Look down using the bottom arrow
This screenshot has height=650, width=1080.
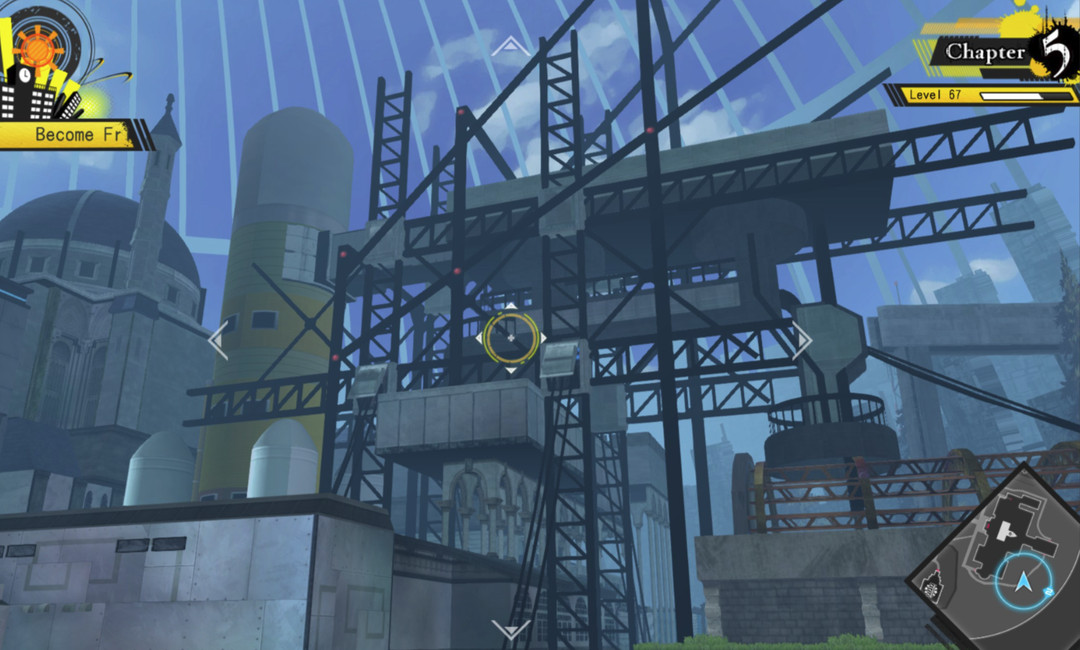point(511,630)
